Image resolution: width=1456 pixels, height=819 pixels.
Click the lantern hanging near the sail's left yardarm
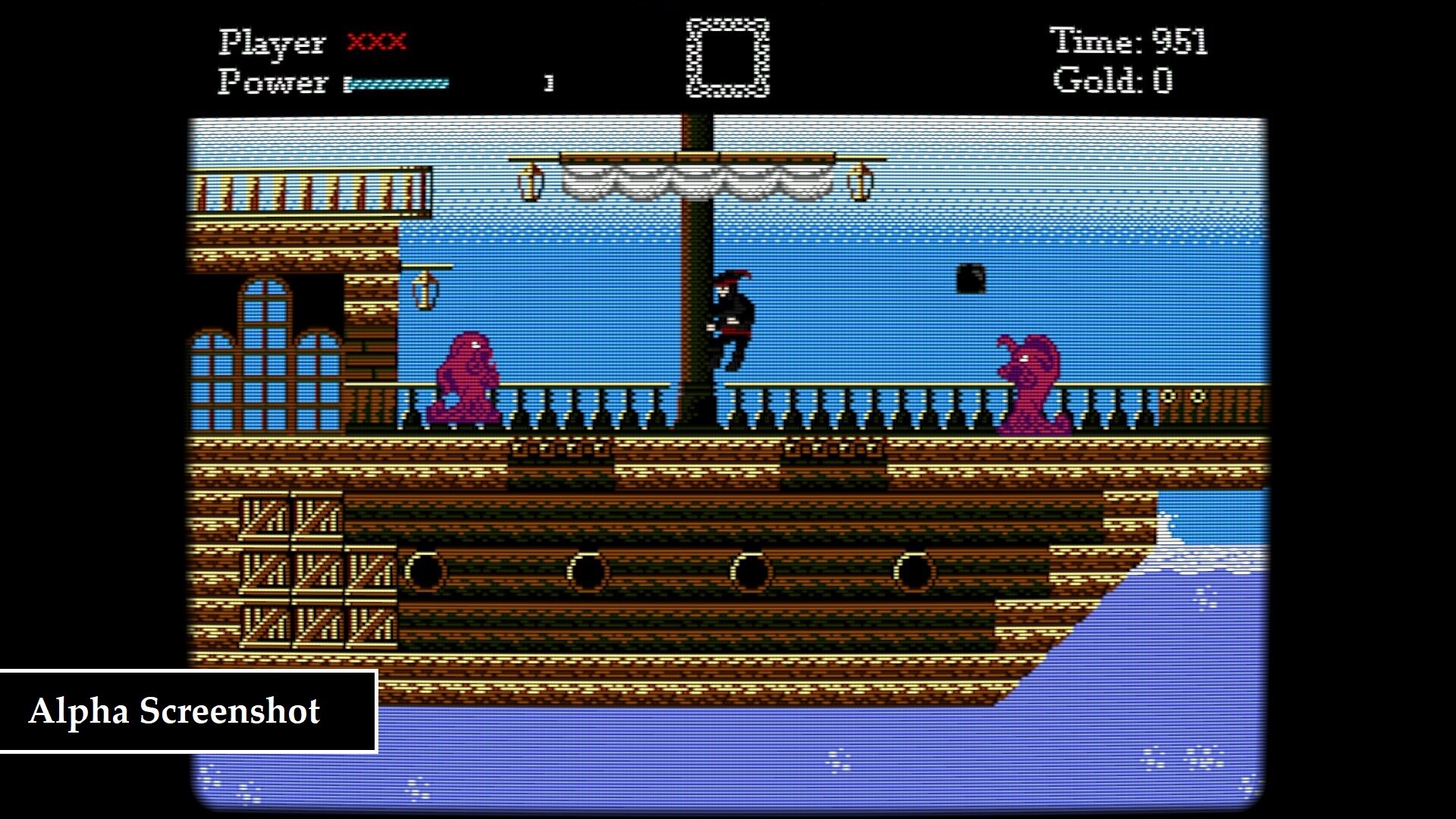click(x=531, y=182)
